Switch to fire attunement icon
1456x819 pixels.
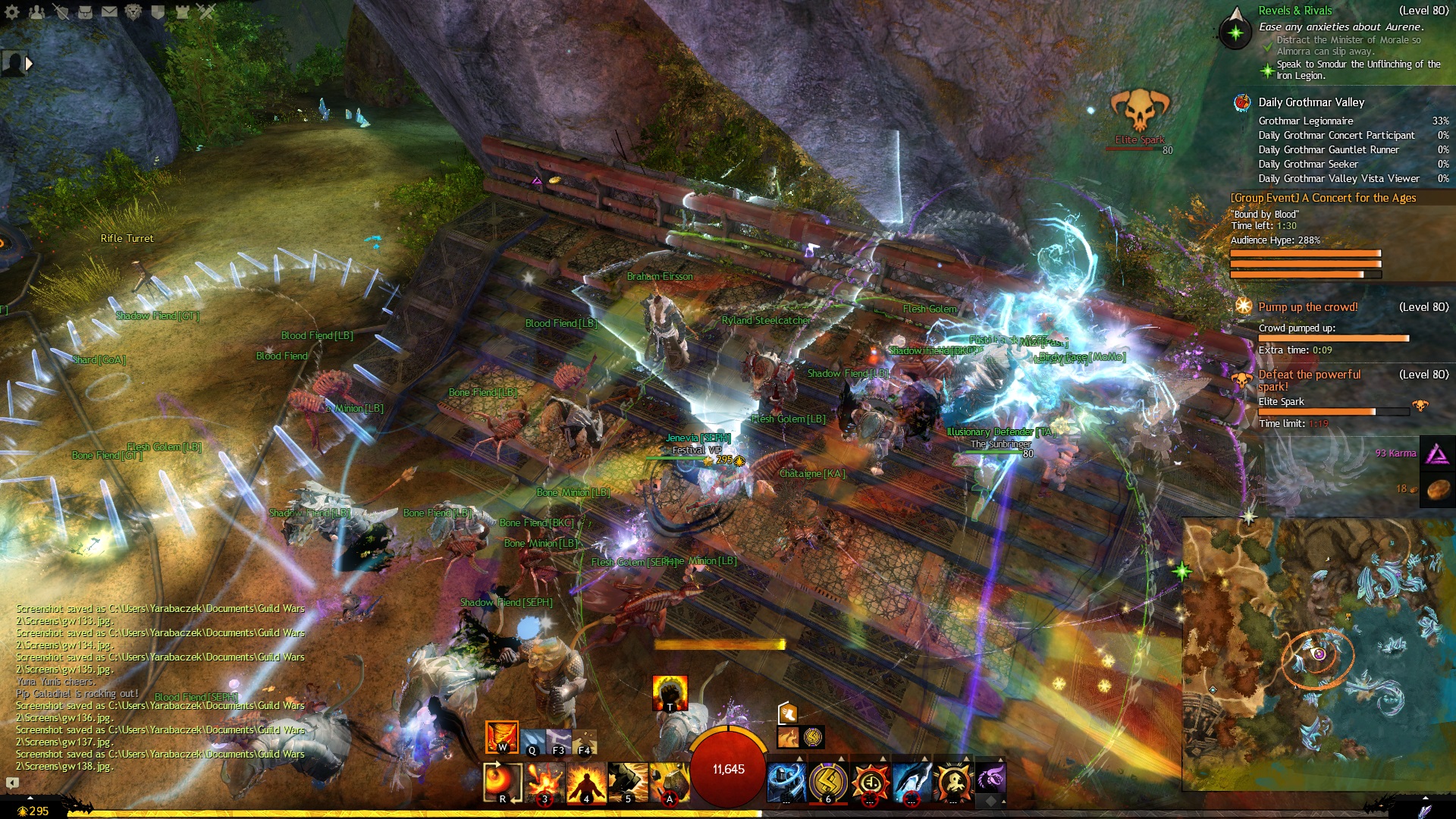(501, 736)
